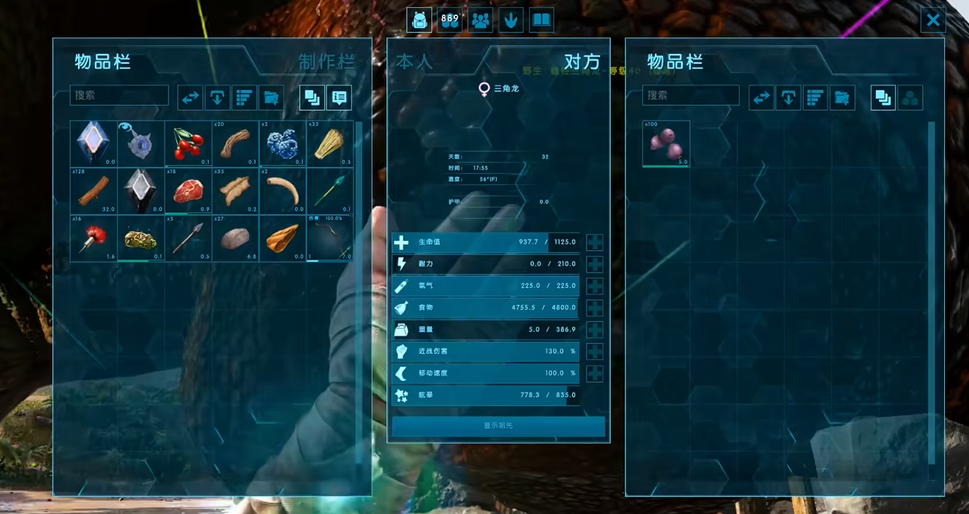
Task: Select the blue berries slot
Action: (281, 144)
